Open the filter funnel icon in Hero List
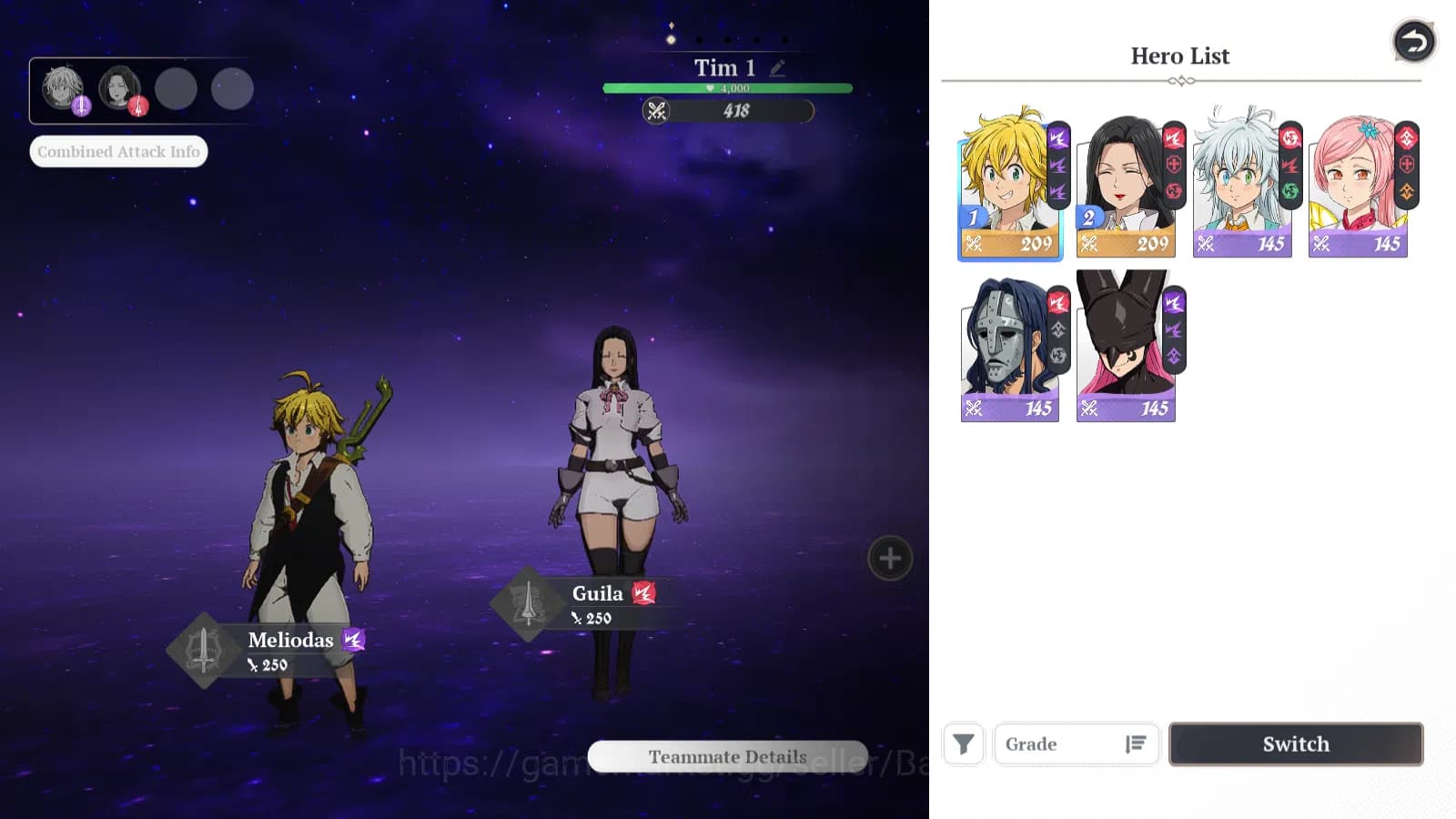Viewport: 1456px width, 819px height. [963, 744]
